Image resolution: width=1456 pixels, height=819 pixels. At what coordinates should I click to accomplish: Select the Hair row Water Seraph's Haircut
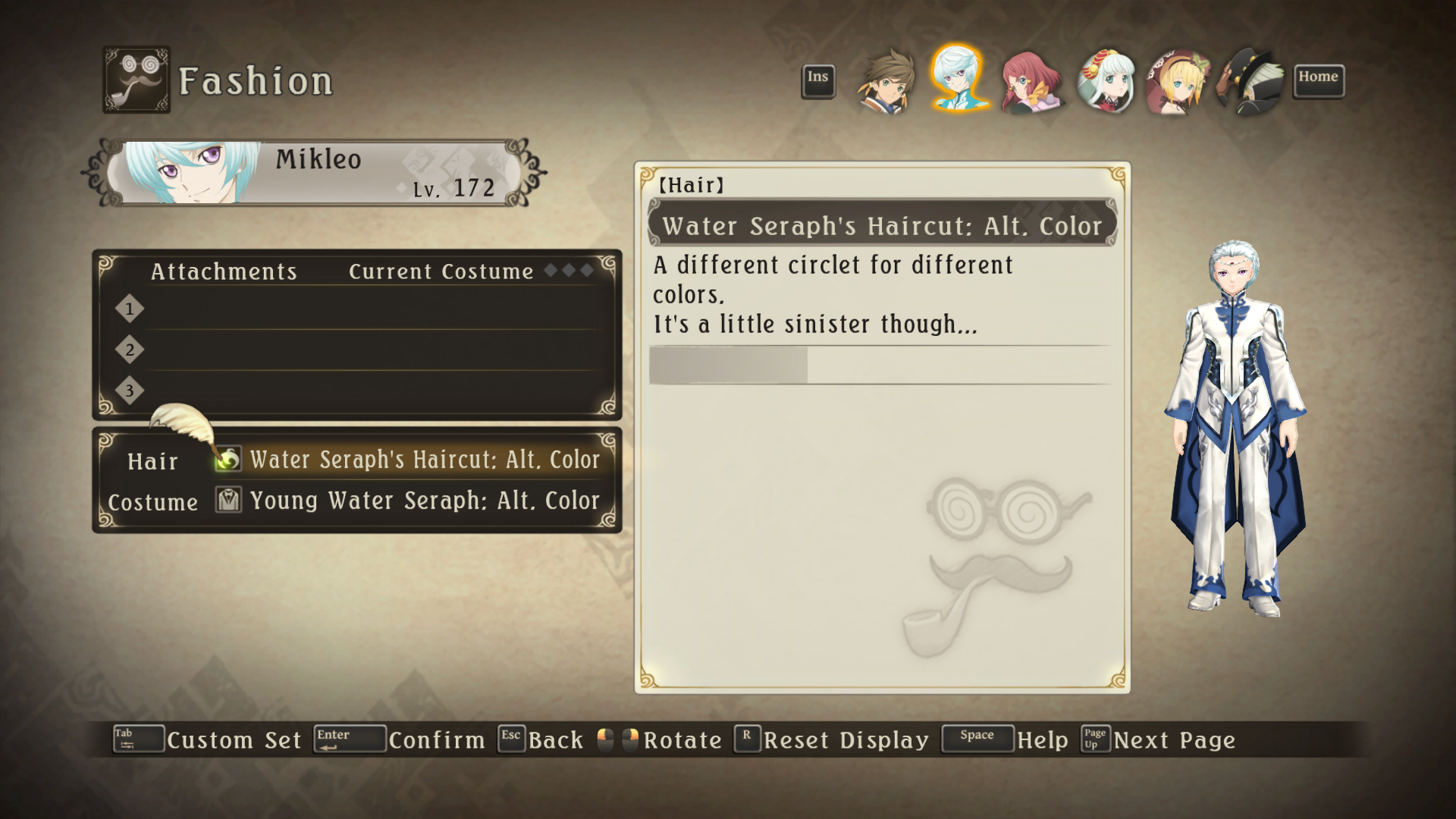point(424,460)
